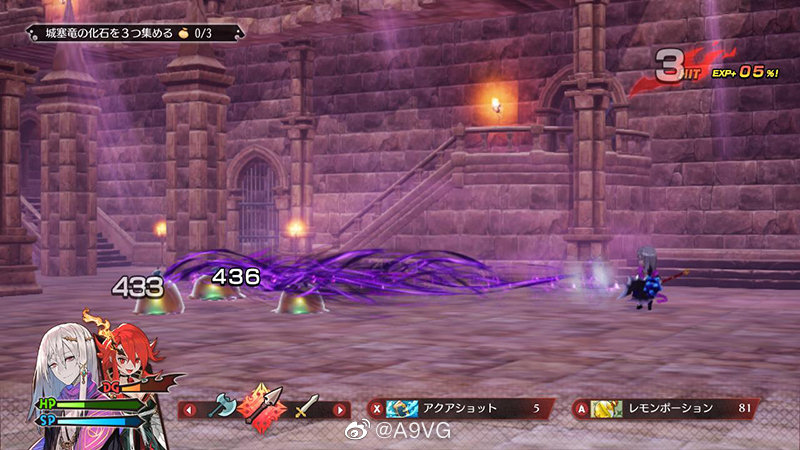Viewport: 800px width, 450px height.
Task: Click the left weapon cycle arrow
Action: click(x=189, y=409)
